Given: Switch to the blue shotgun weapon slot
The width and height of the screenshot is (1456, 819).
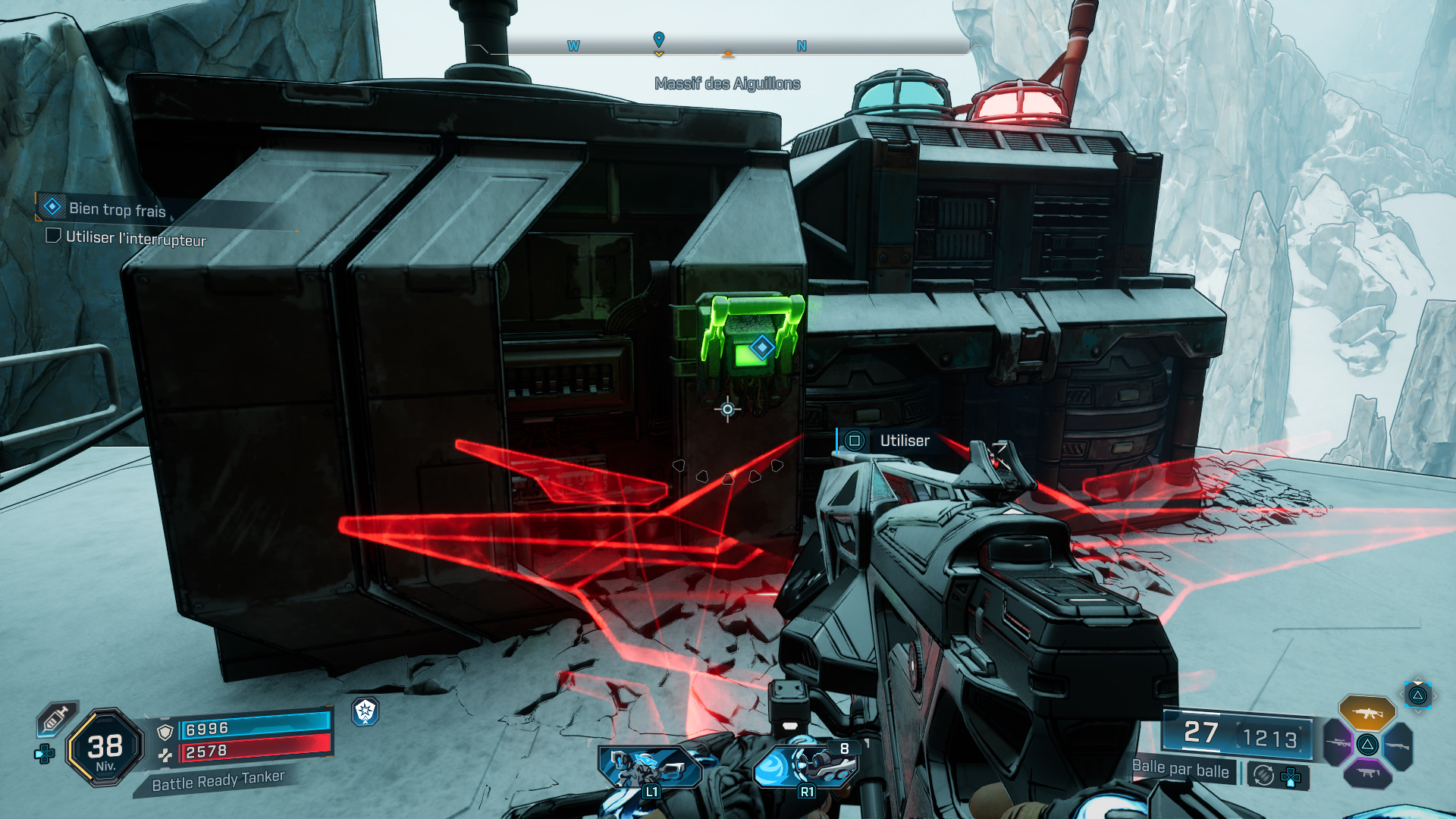Looking at the screenshot, I should (x=1398, y=745).
